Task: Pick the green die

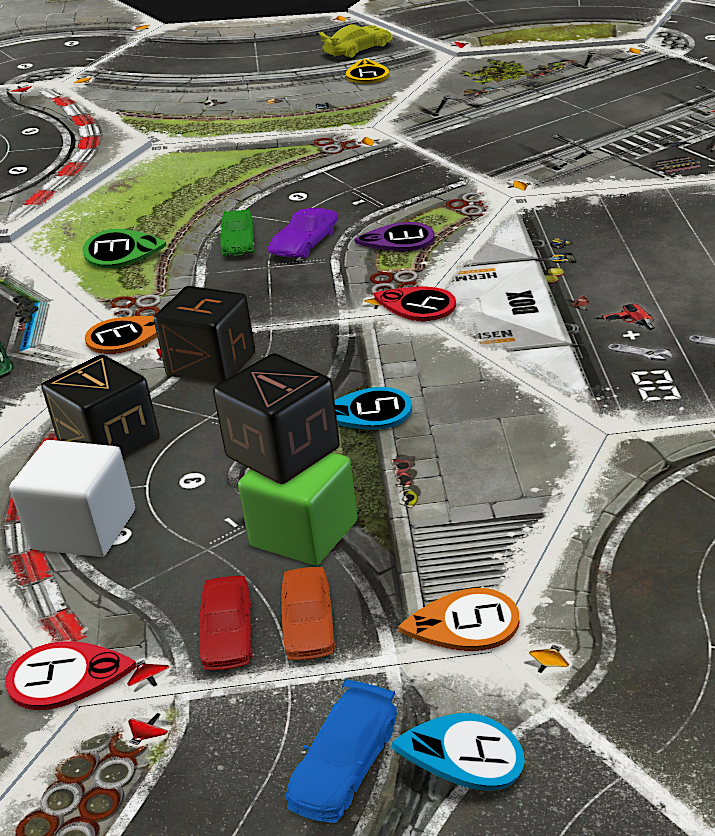Action: [296, 508]
